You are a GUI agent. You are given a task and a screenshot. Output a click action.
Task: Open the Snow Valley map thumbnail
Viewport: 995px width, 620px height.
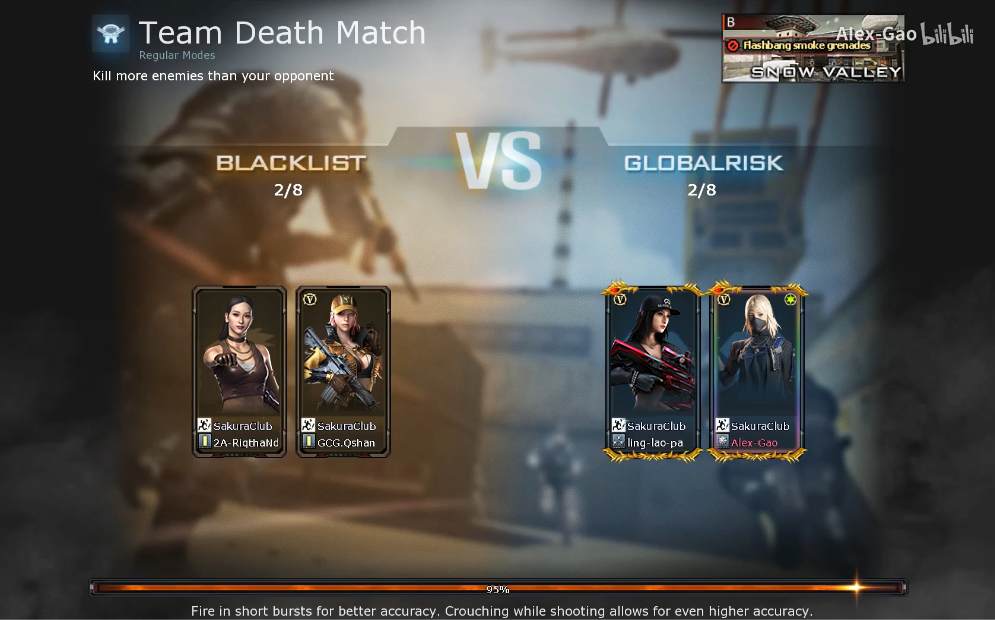(812, 48)
